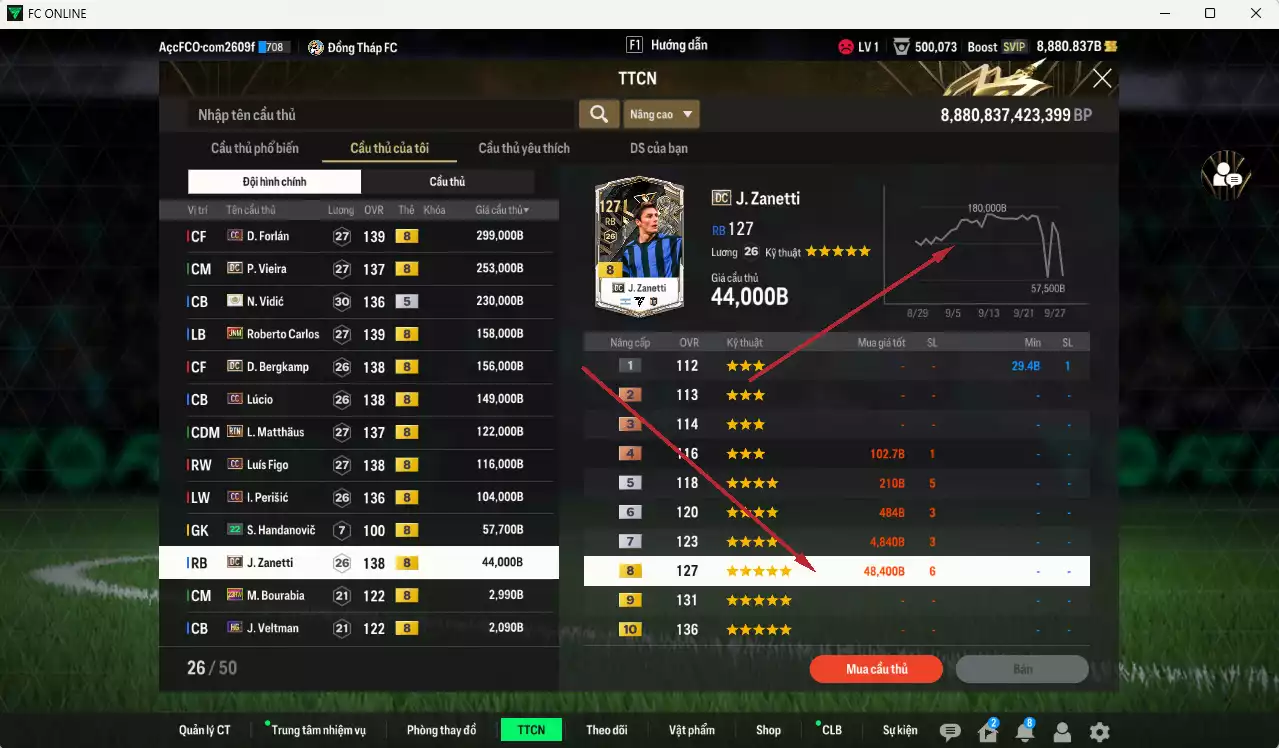The height and width of the screenshot is (748, 1279).
Task: Select the upgrade level 10 row
Action: pyautogui.click(x=836, y=630)
